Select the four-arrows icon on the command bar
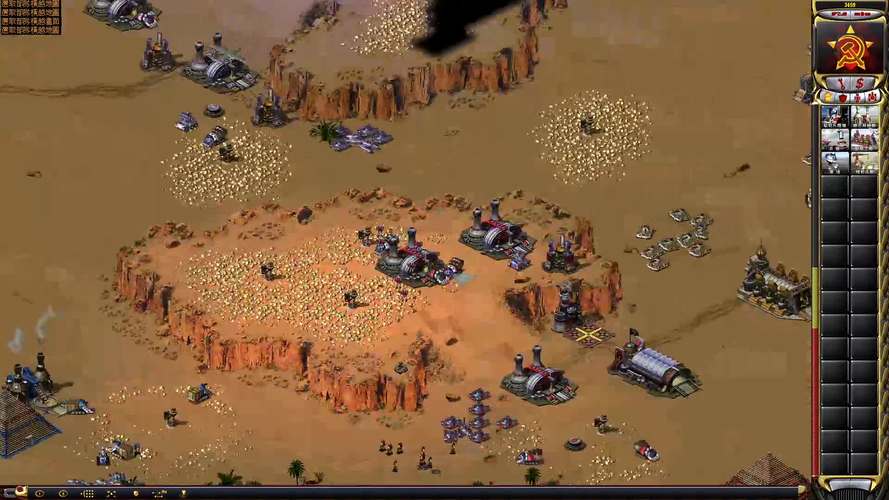This screenshot has width=889, height=500. coord(110,493)
